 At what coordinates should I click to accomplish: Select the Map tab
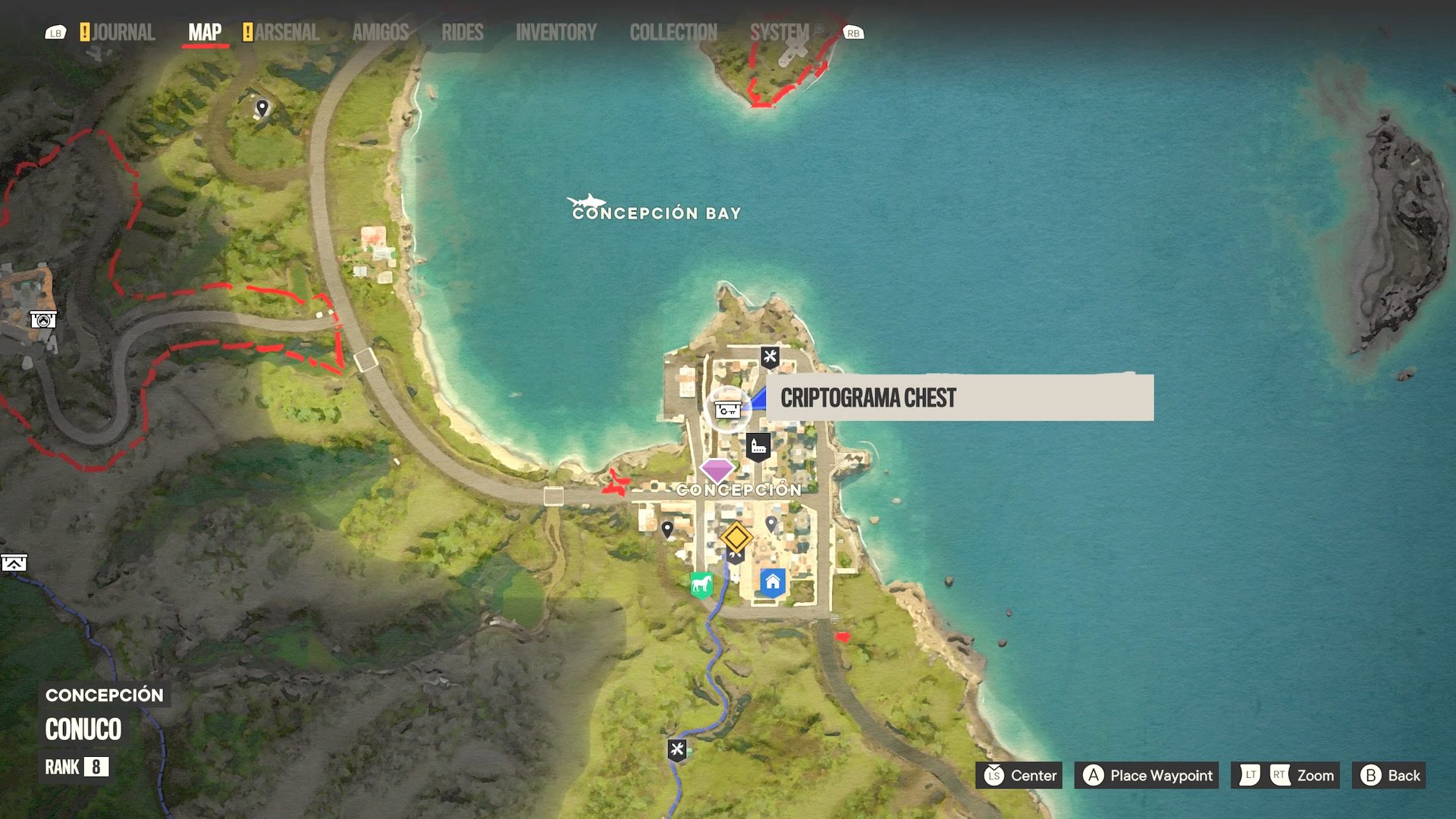[205, 33]
